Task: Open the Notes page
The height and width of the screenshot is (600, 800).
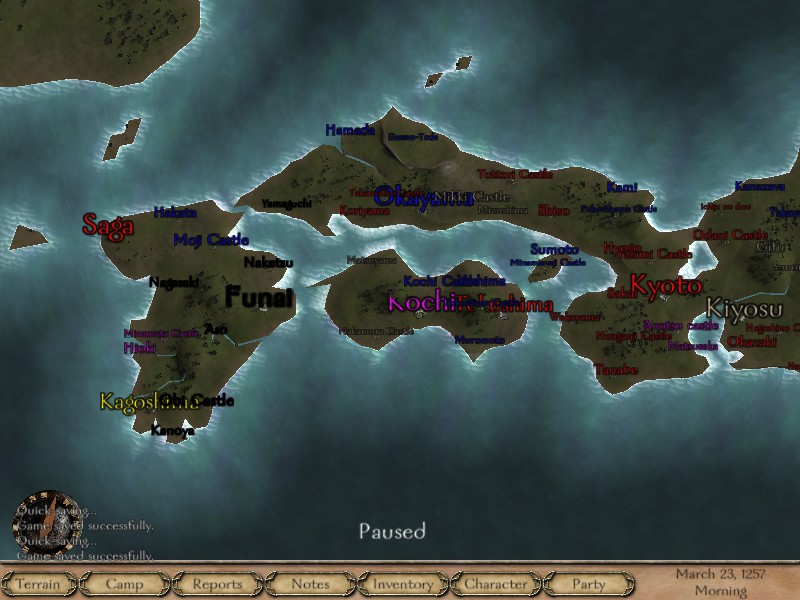Action: coord(310,584)
